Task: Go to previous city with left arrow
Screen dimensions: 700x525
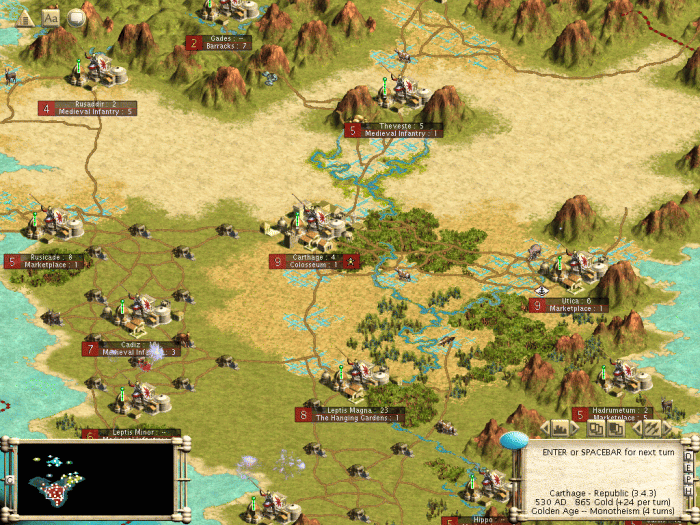Action: tap(545, 428)
